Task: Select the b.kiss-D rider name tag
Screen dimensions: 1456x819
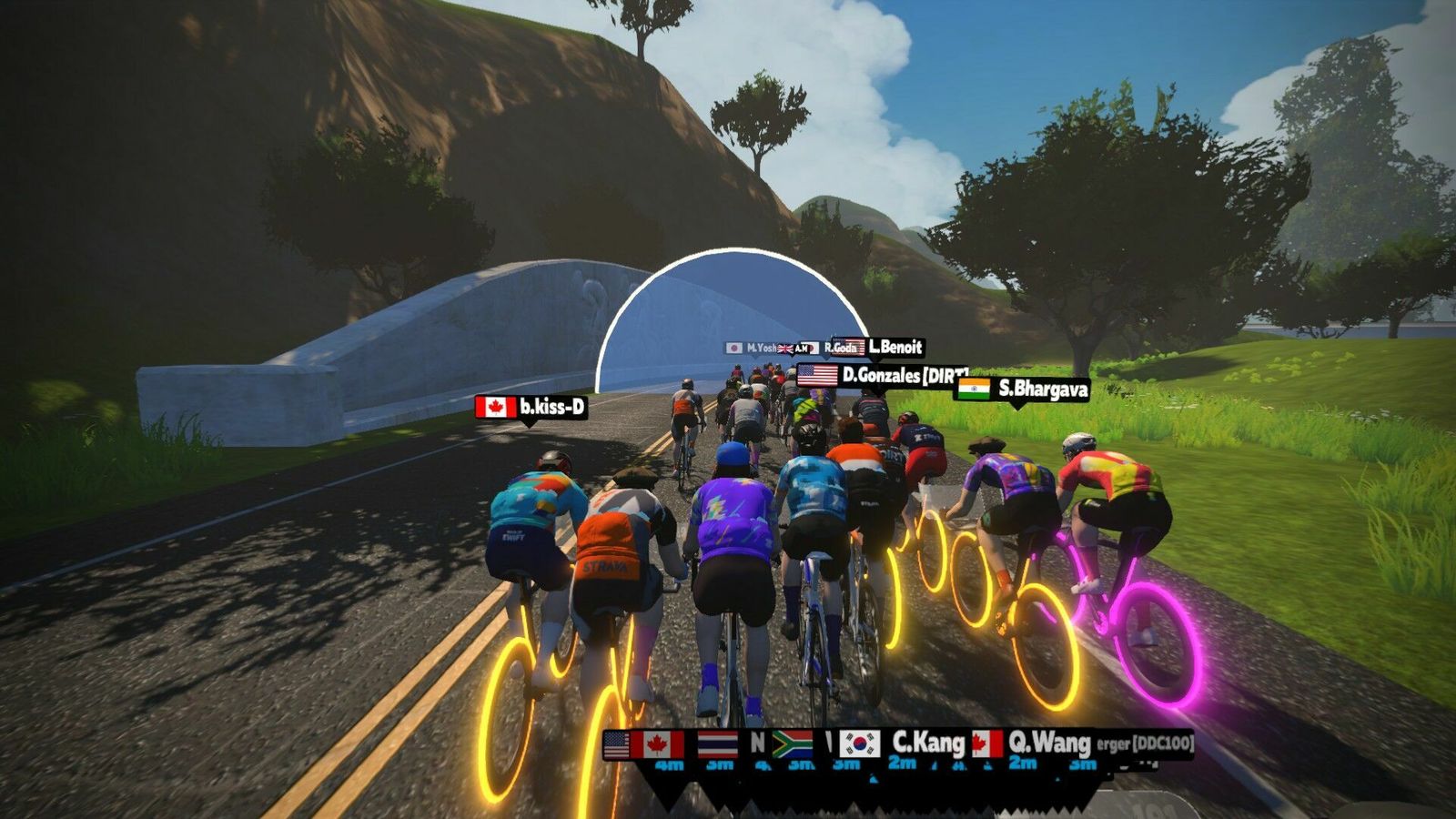Action: pyautogui.click(x=531, y=407)
